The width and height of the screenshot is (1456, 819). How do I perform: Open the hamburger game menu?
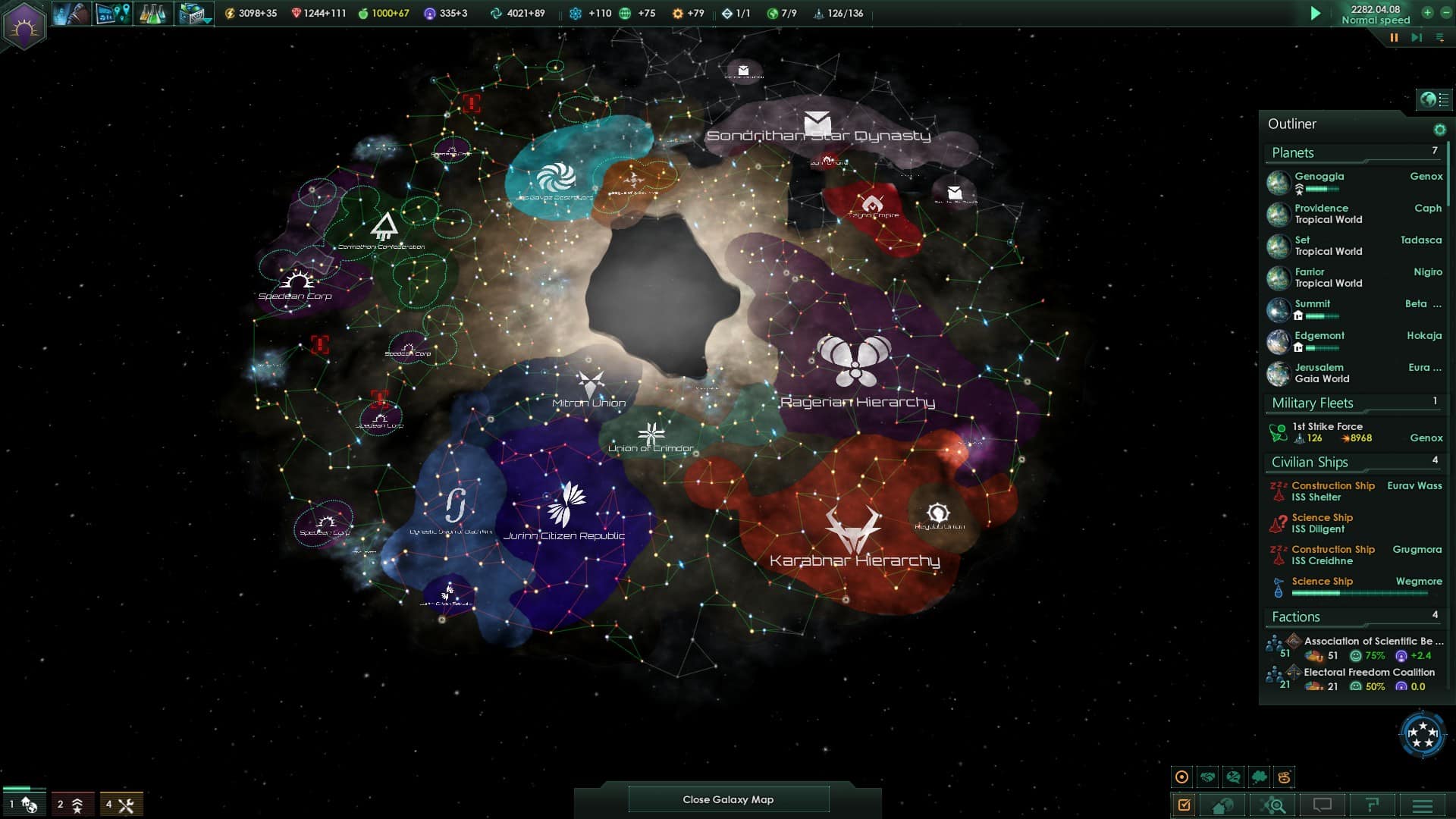click(1423, 803)
